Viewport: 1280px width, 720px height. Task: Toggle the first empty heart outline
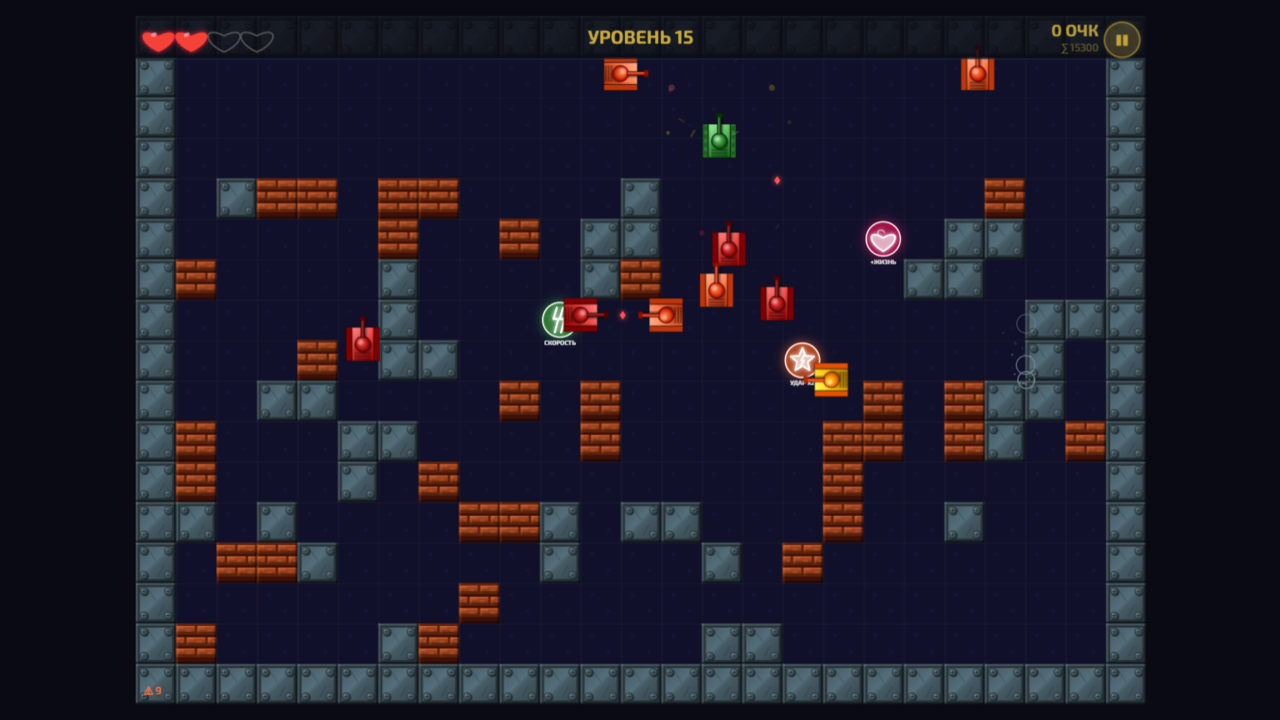(224, 40)
